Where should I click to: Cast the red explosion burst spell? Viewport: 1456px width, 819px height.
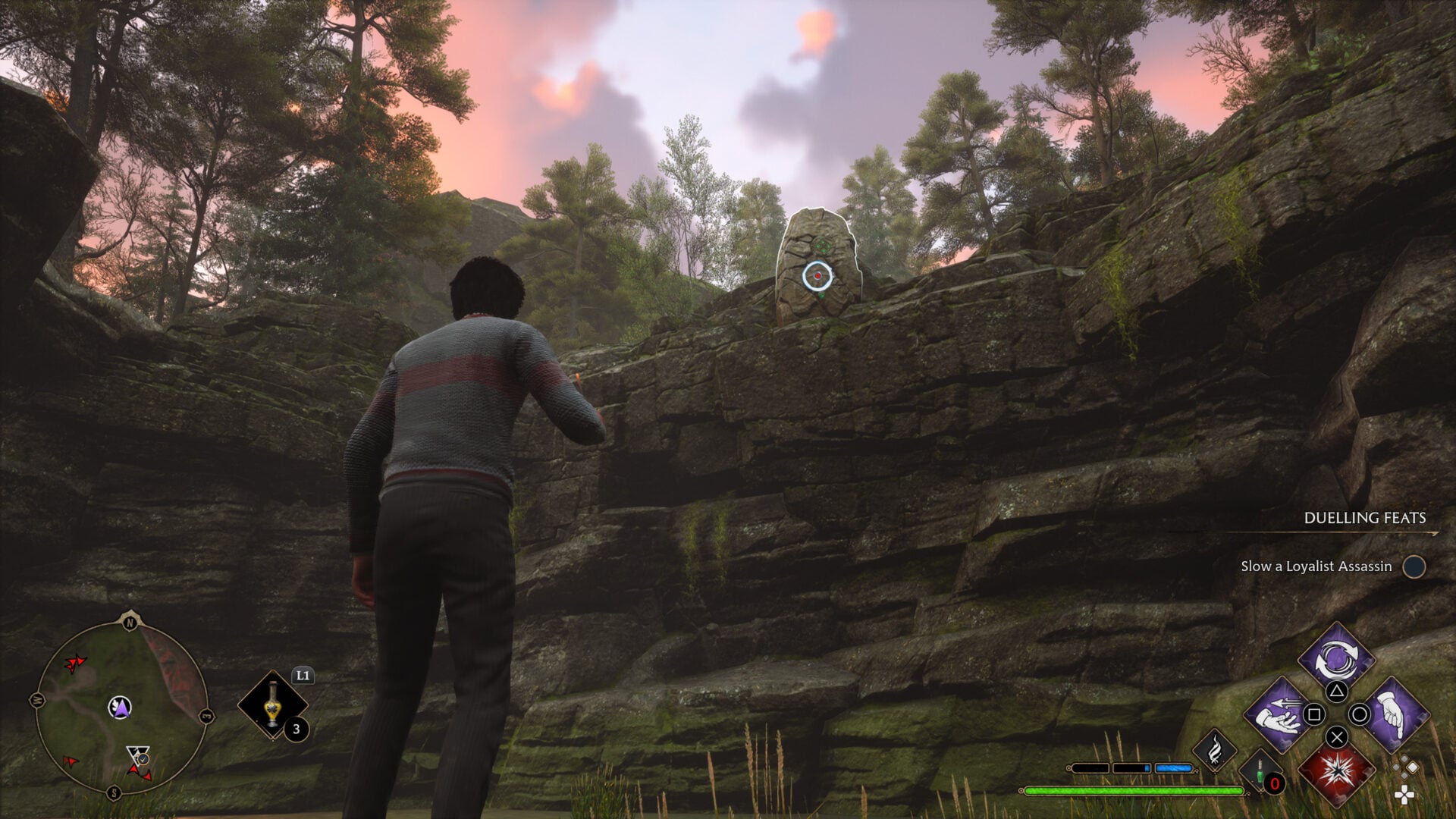(x=1336, y=770)
